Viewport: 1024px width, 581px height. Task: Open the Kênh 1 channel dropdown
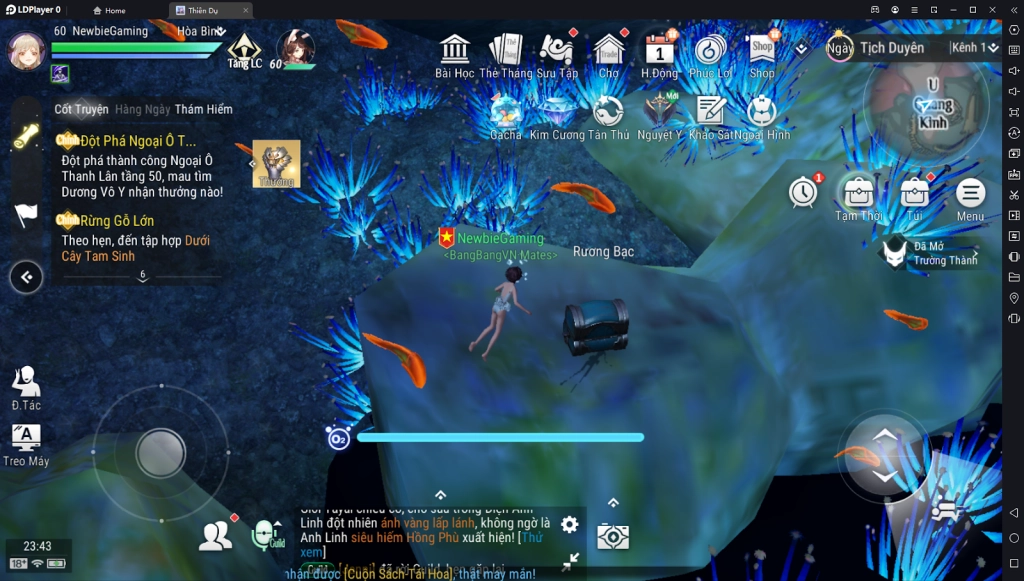[974, 48]
